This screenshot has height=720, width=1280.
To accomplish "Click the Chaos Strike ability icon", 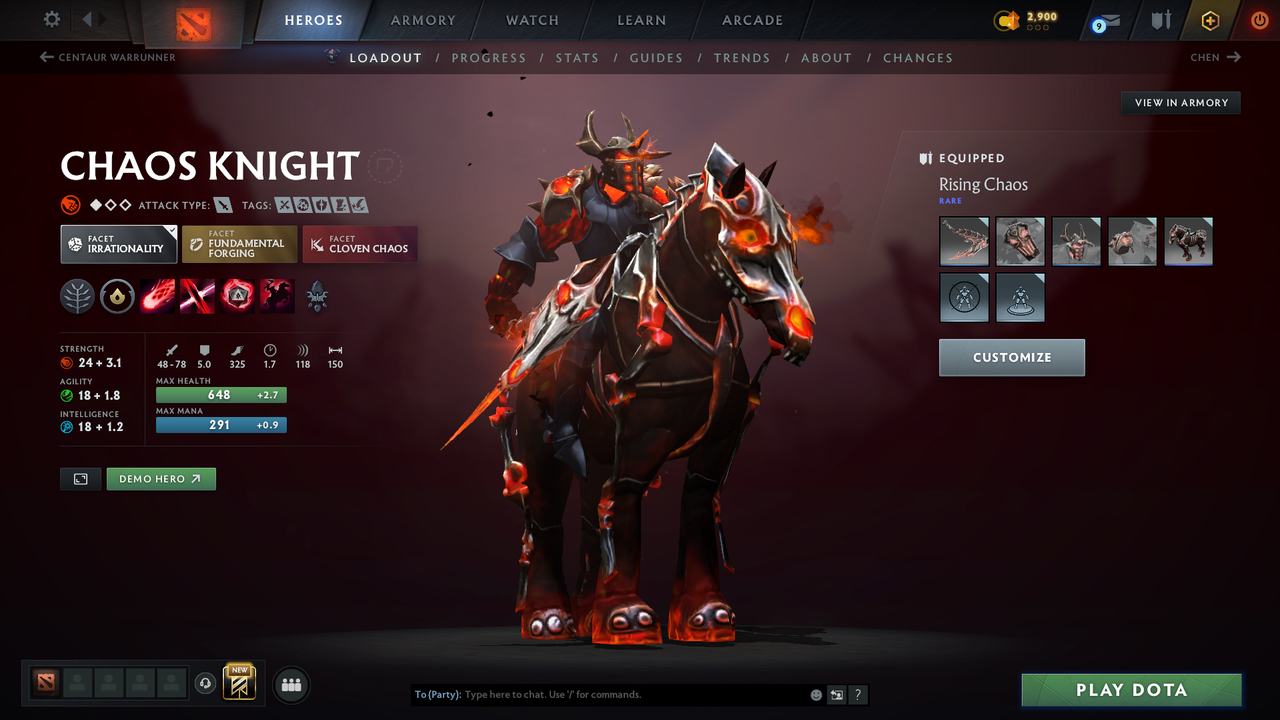I will 237,296.
